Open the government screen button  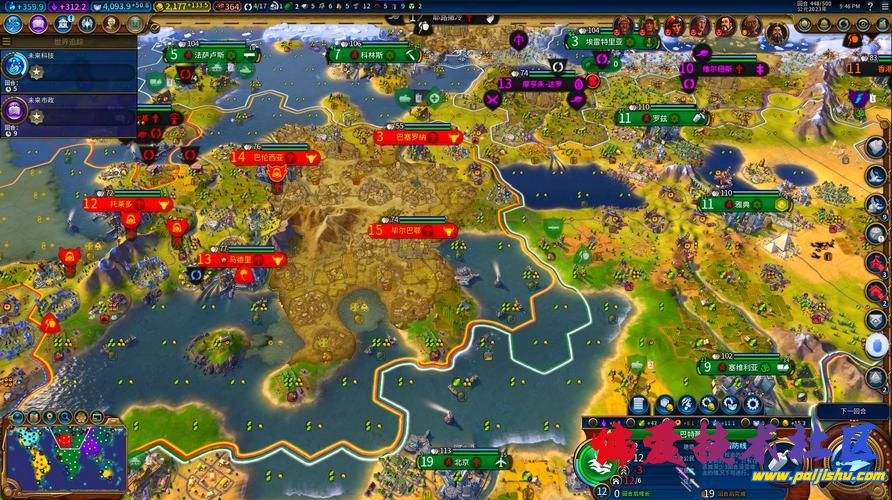(x=64, y=23)
